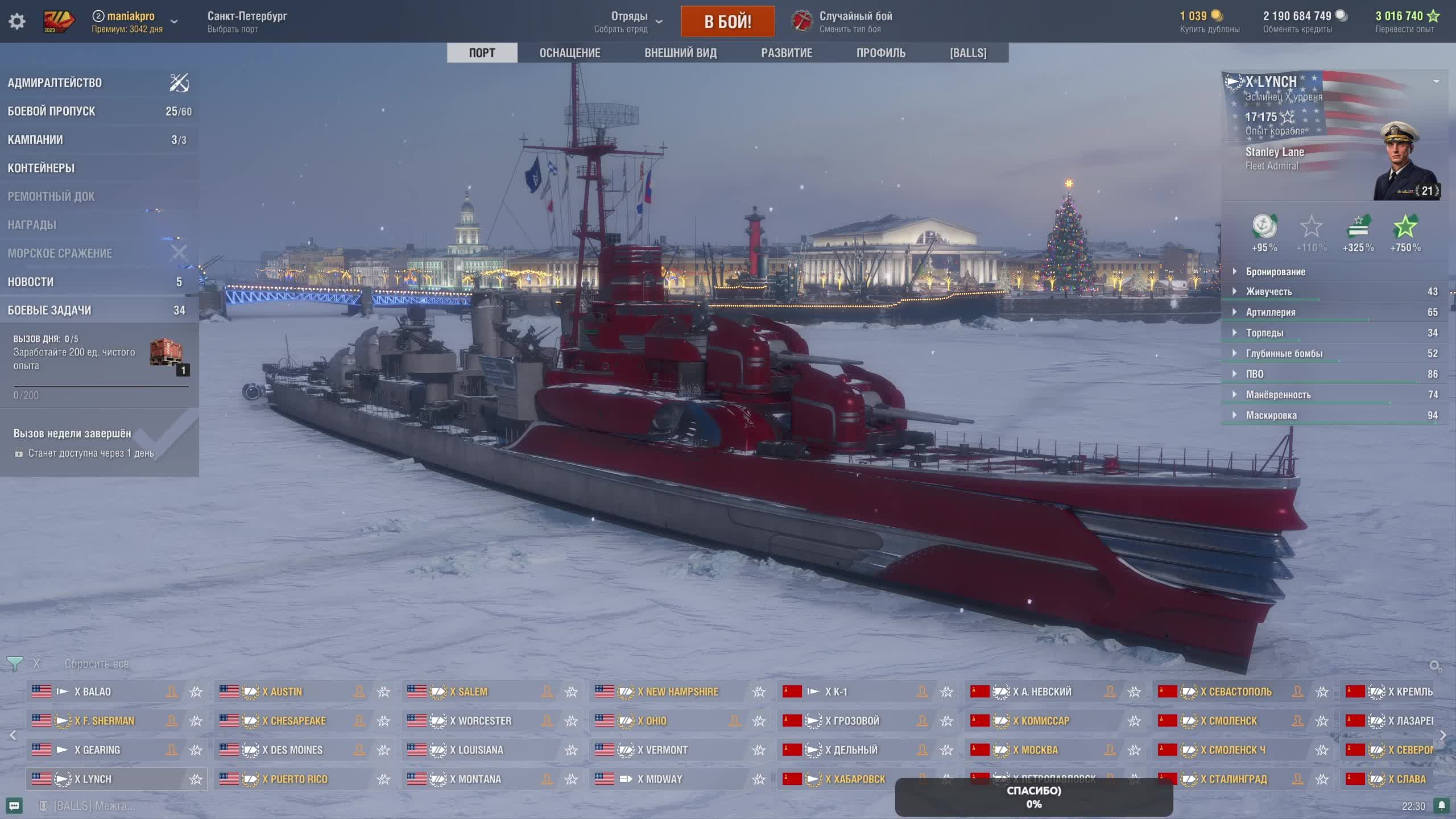Open the ВНЕШНИЙ ВИД tab
The height and width of the screenshot is (819, 1456).
pos(680,53)
